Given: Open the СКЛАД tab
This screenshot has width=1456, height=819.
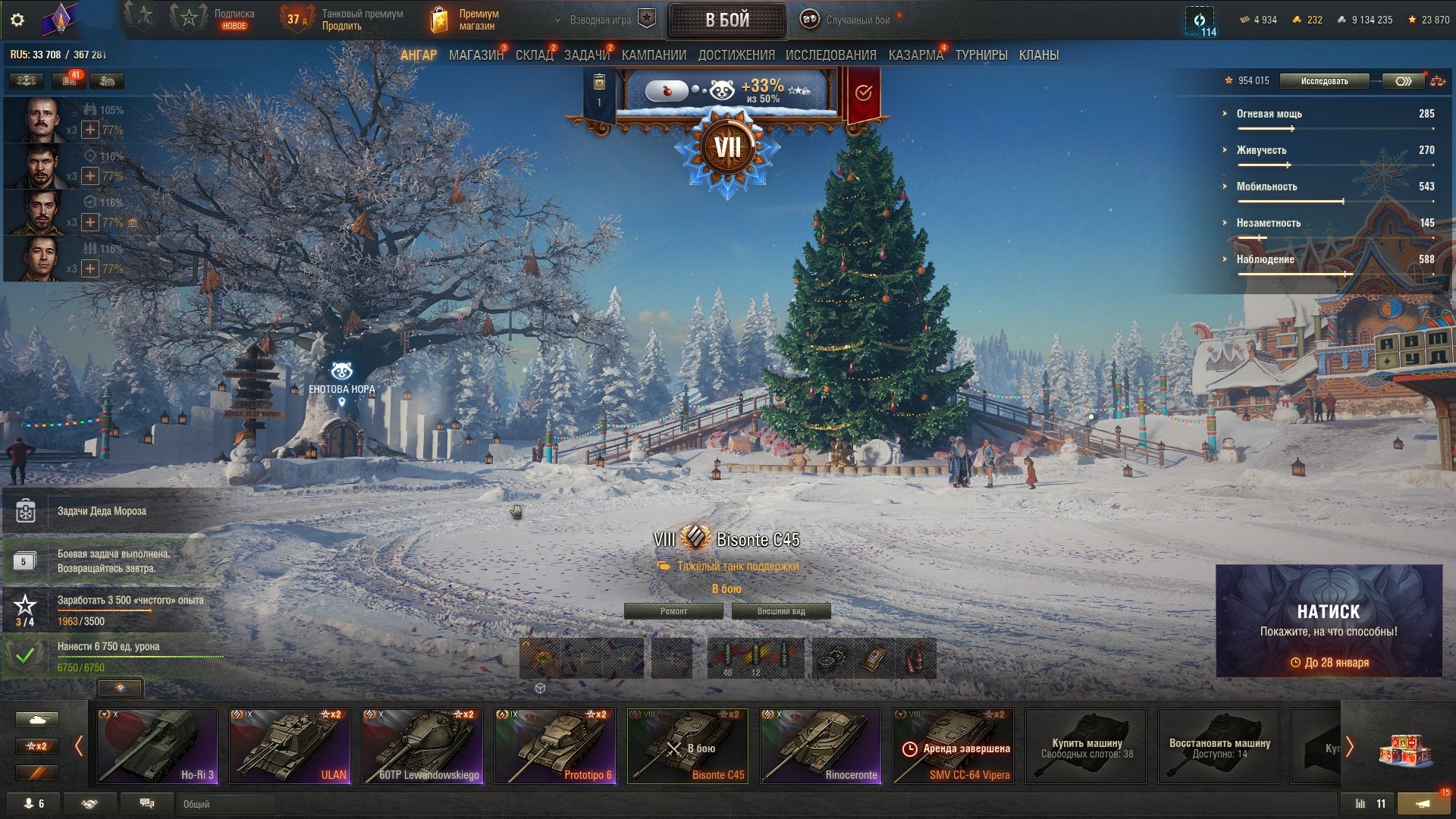Looking at the screenshot, I should 534,55.
